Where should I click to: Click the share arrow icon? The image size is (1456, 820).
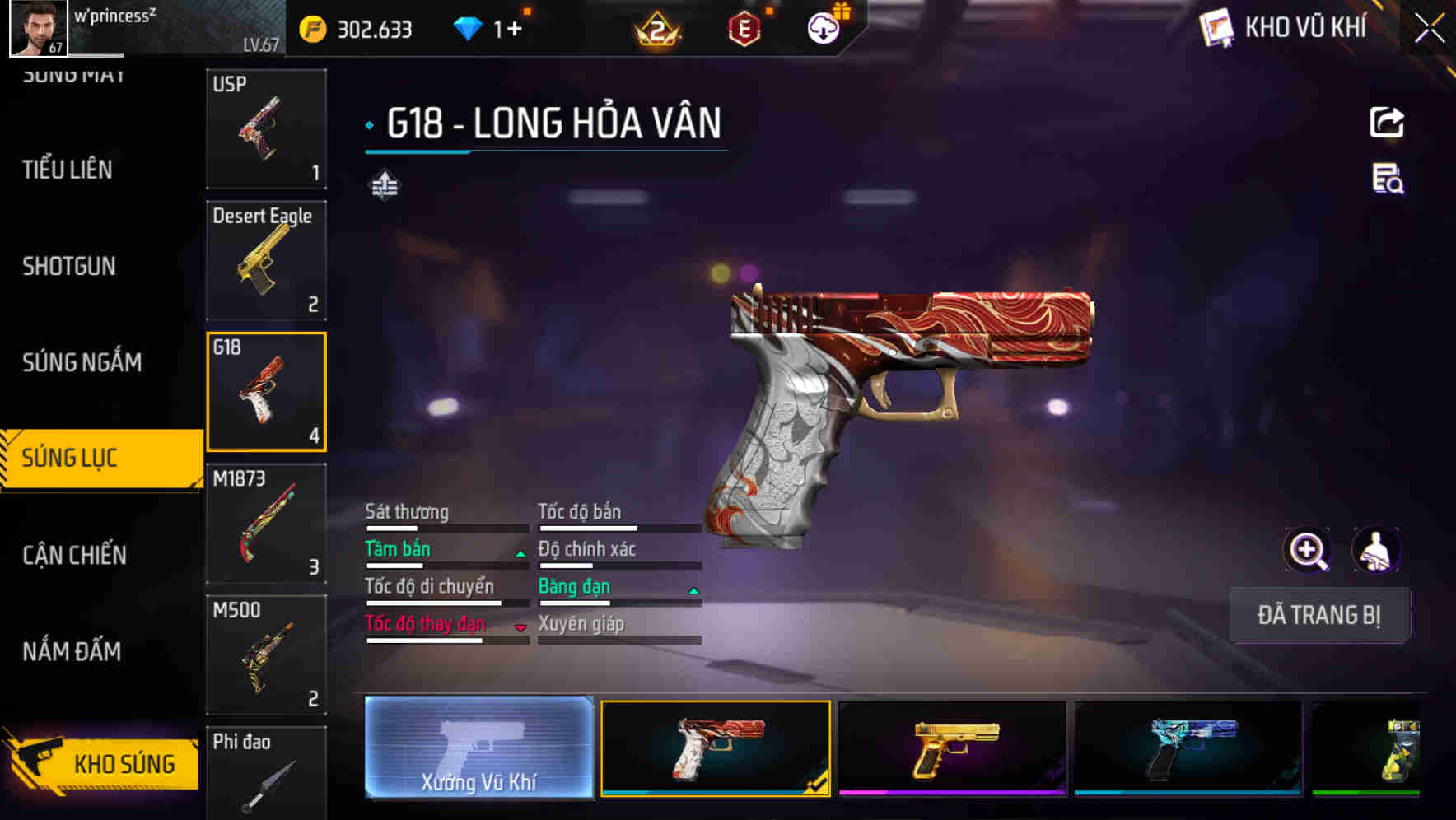(x=1387, y=123)
